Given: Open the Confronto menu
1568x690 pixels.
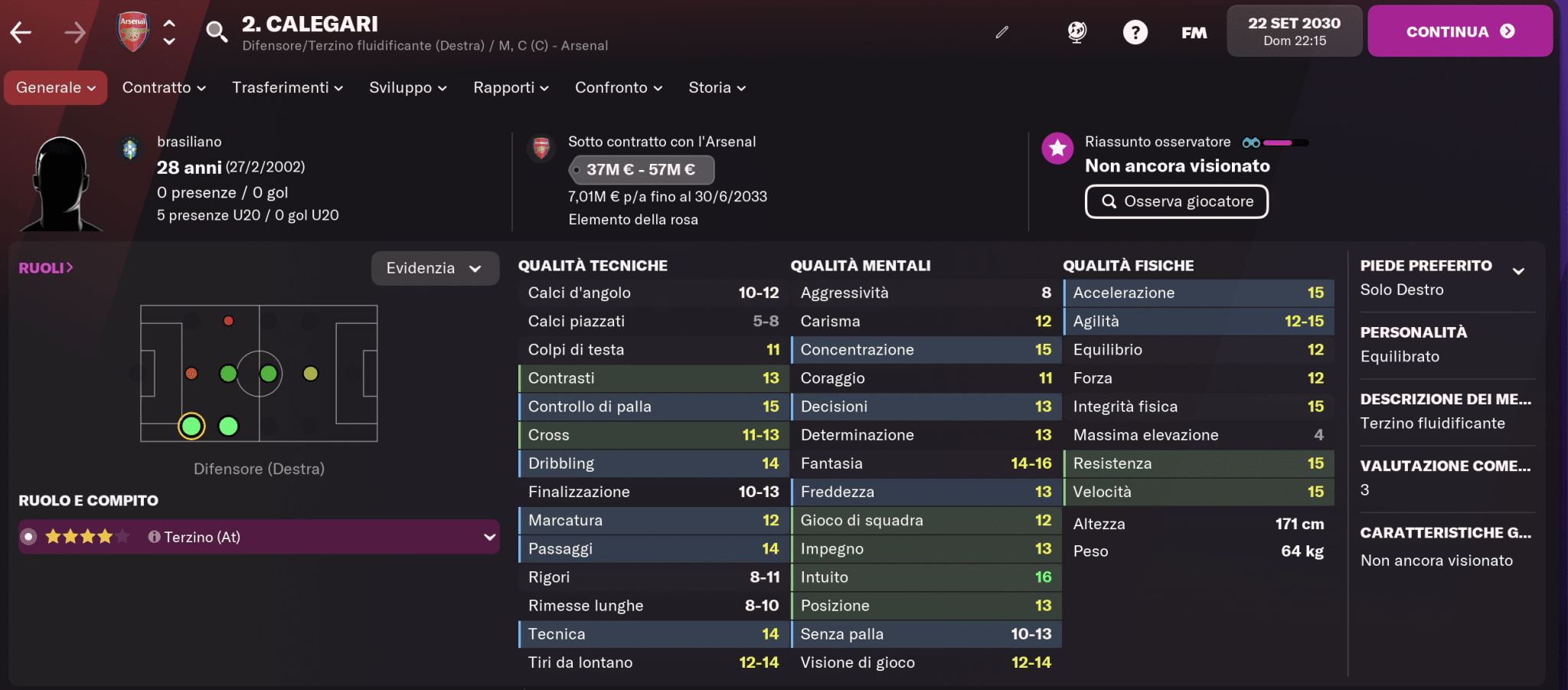Looking at the screenshot, I should (x=617, y=87).
